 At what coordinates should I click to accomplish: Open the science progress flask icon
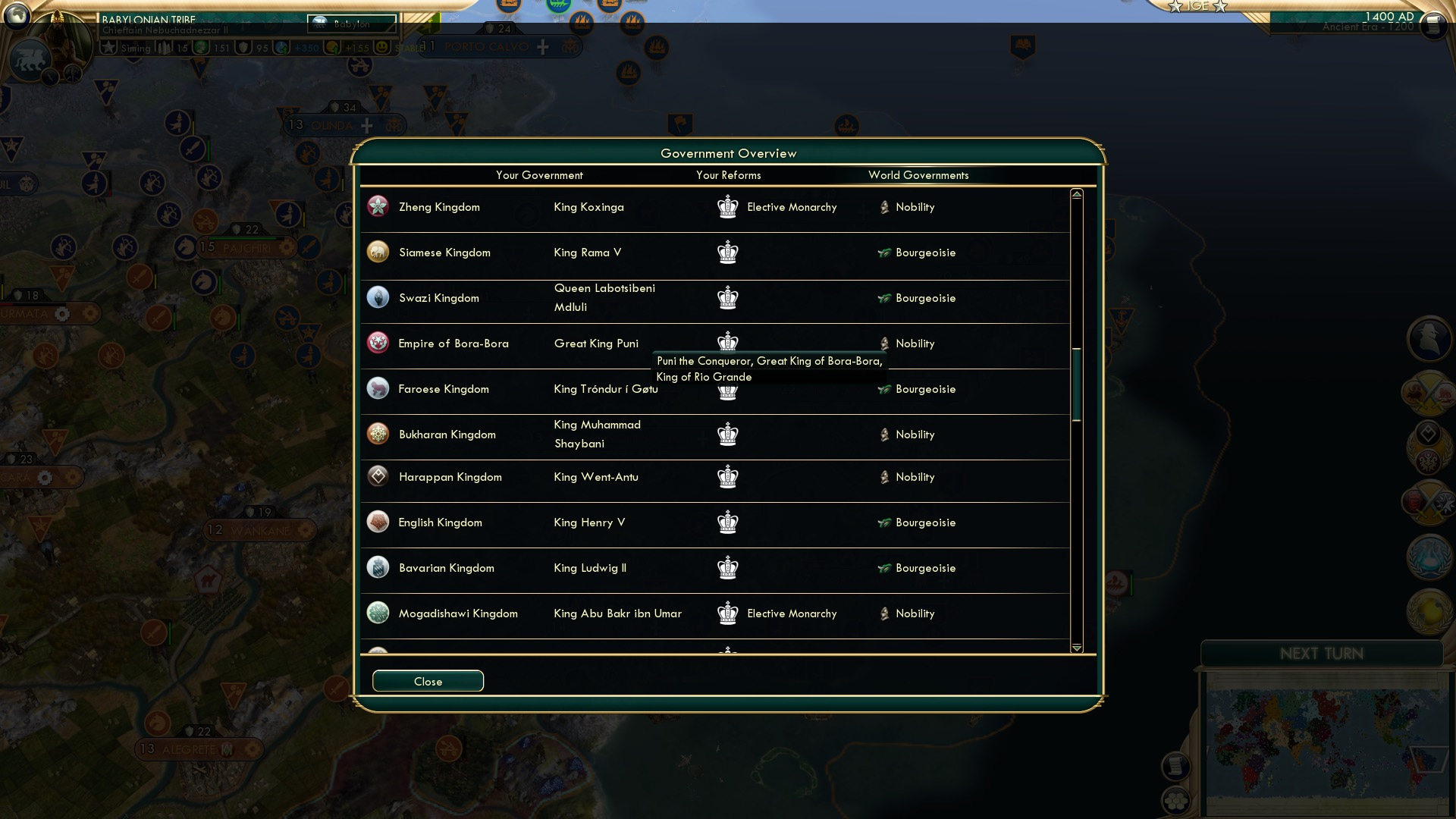pyautogui.click(x=1427, y=557)
